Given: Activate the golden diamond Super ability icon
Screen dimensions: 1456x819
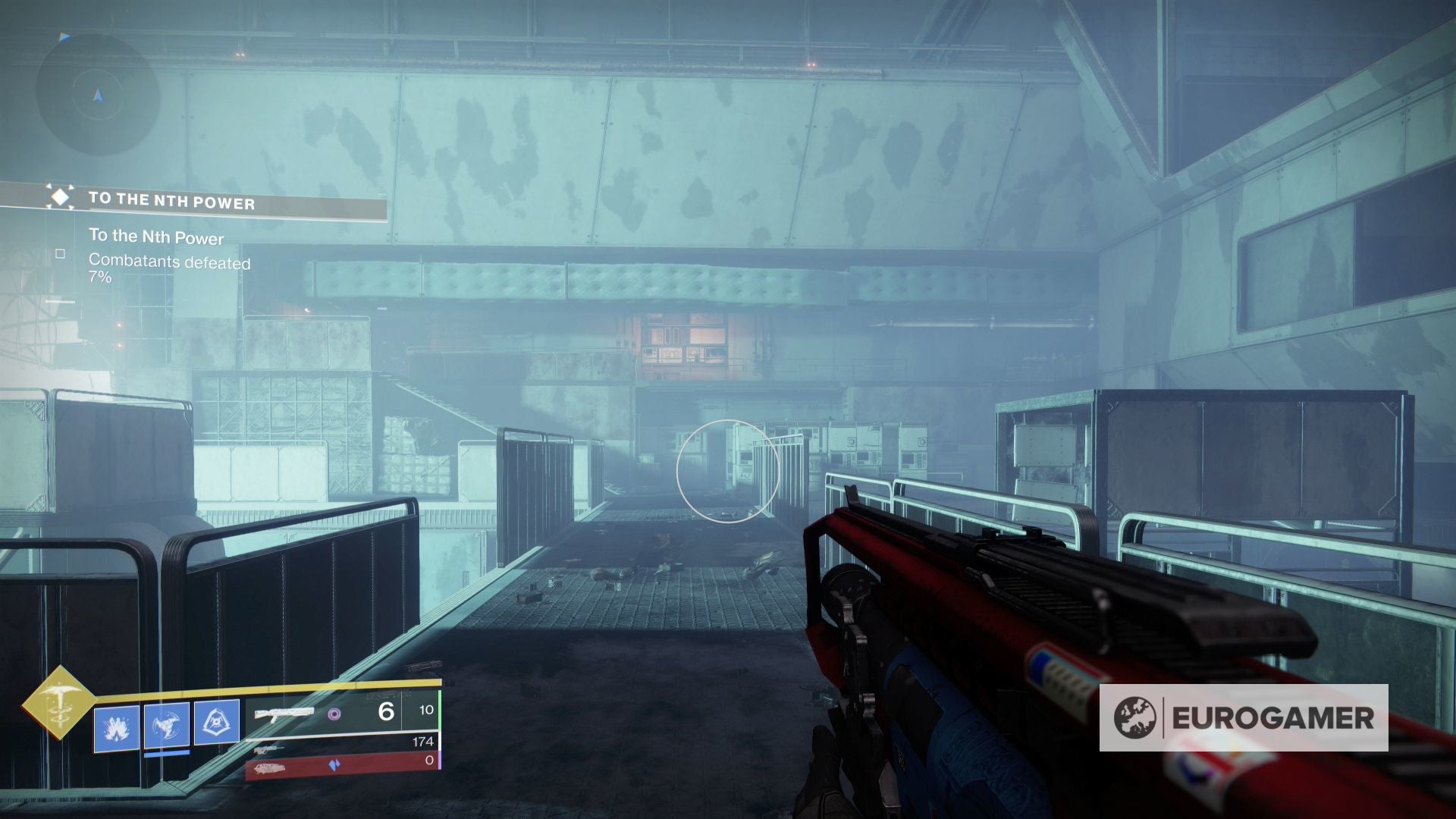Looking at the screenshot, I should pos(58,701).
